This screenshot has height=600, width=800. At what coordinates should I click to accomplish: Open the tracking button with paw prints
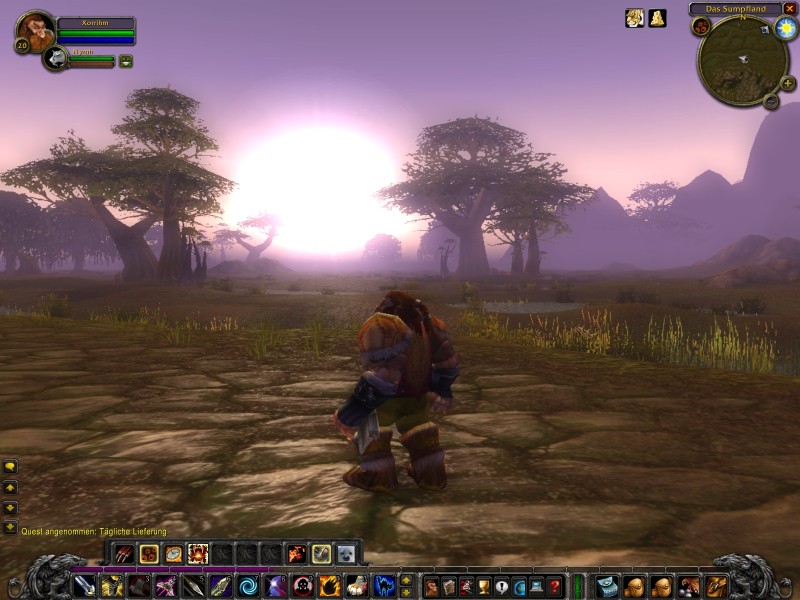701,26
